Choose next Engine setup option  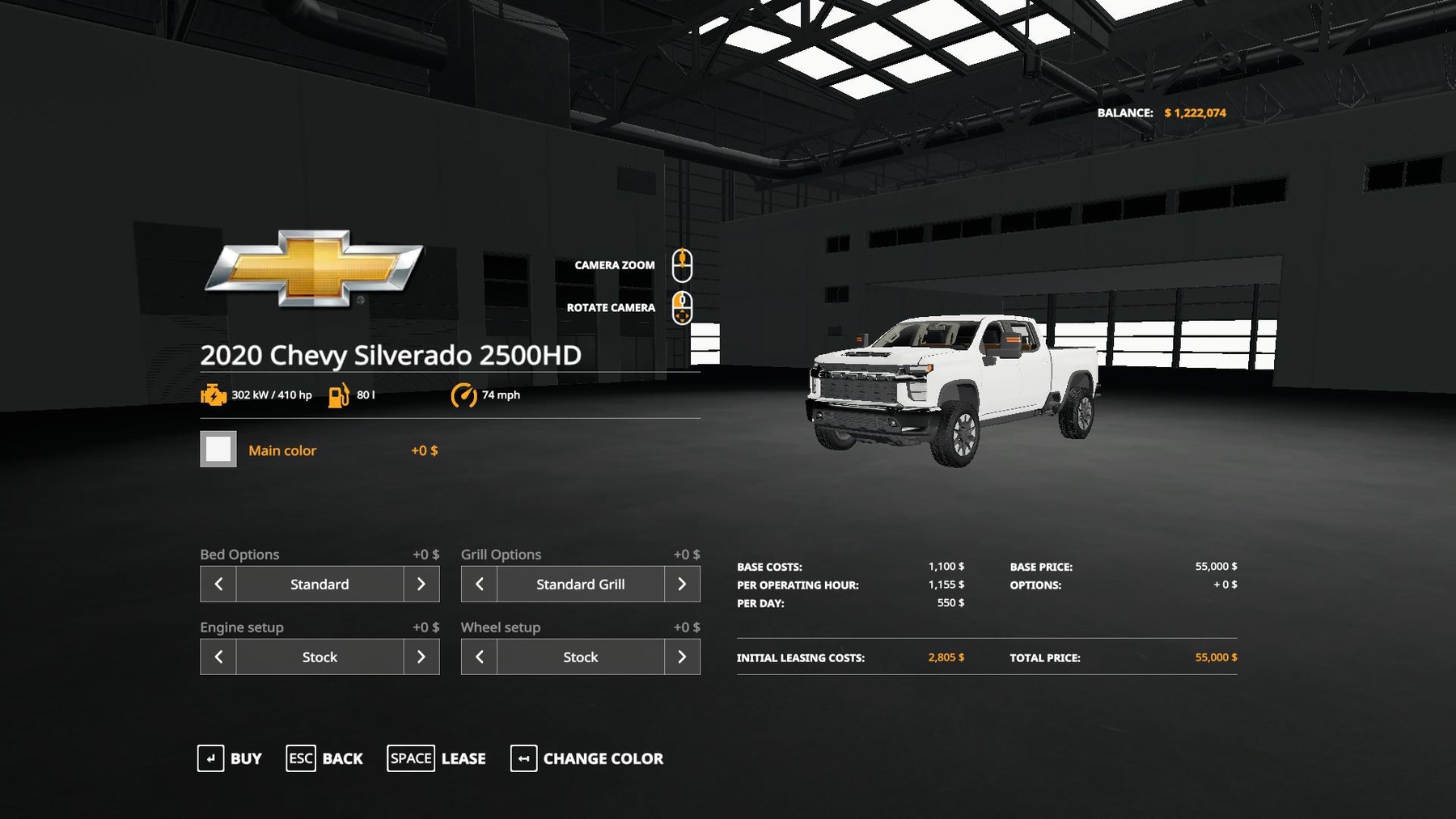[421, 656]
